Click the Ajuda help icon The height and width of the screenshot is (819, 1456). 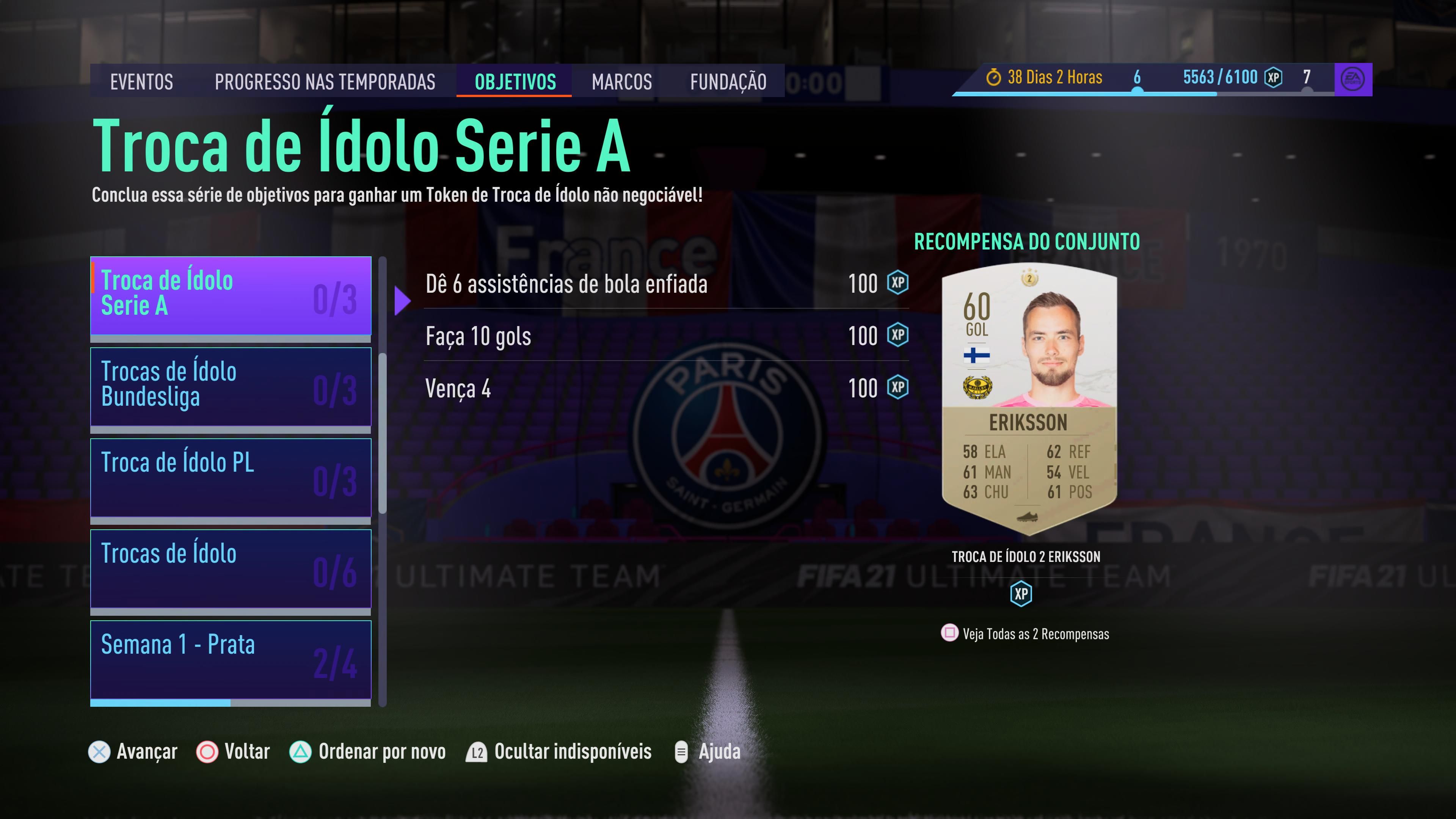click(x=681, y=752)
